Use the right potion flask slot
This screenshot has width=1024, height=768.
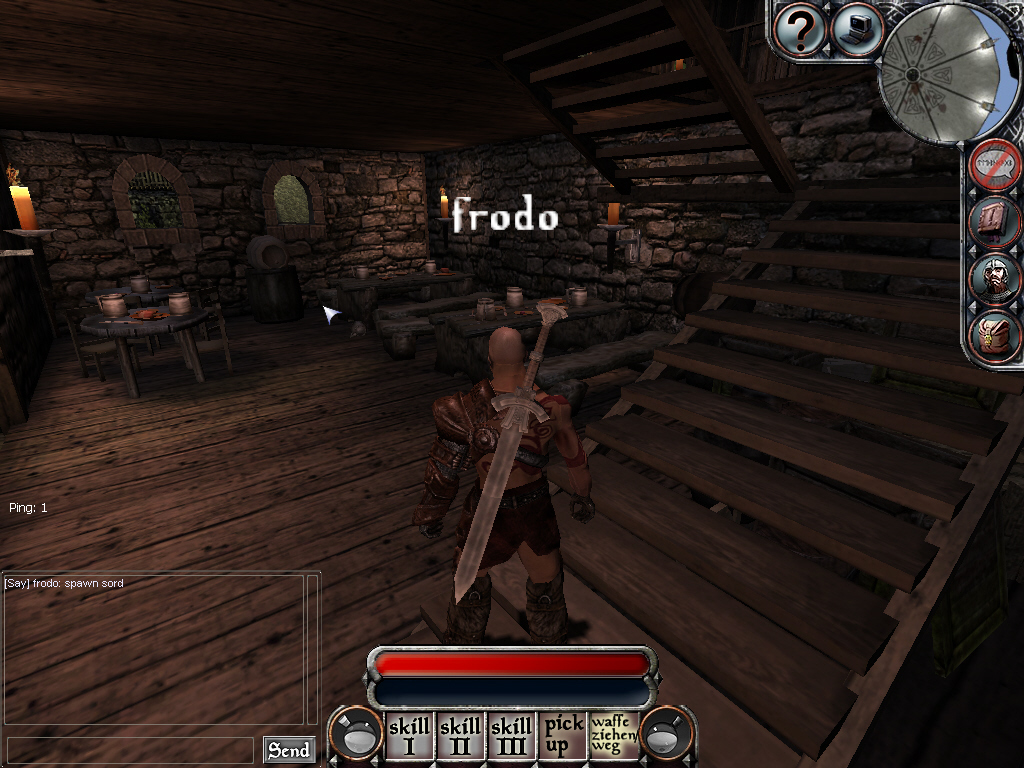coord(667,735)
